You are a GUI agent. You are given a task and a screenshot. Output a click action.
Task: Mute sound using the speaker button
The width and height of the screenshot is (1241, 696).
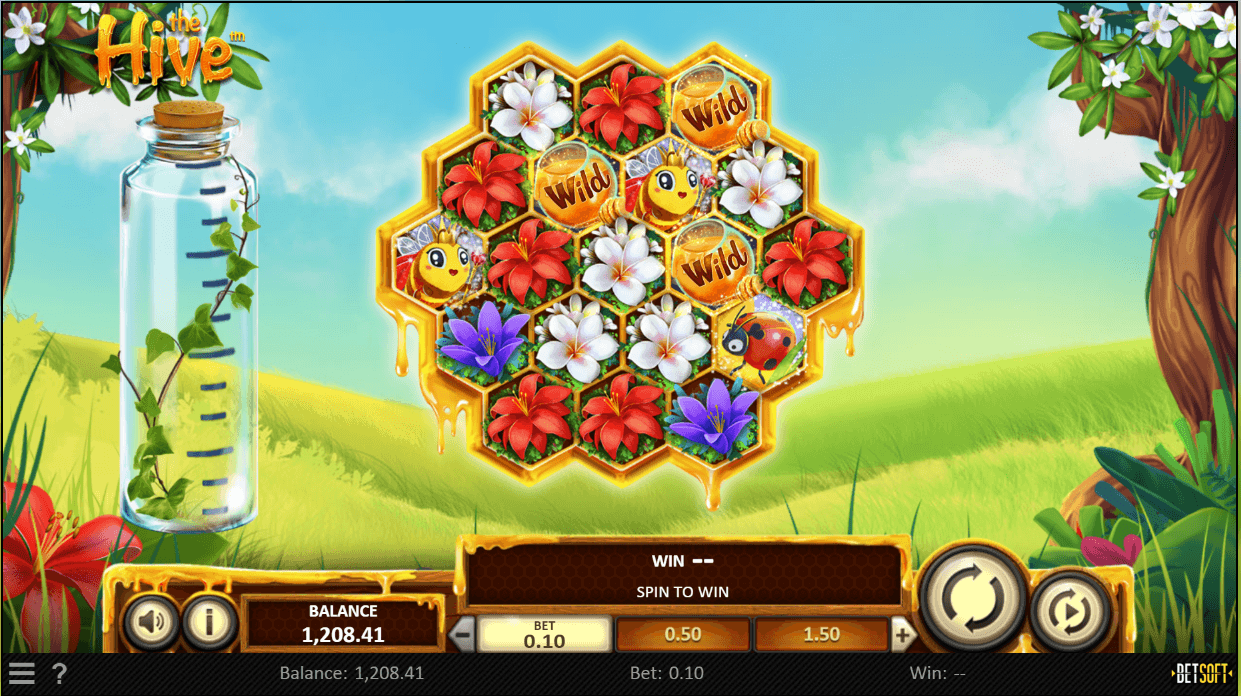[x=151, y=623]
